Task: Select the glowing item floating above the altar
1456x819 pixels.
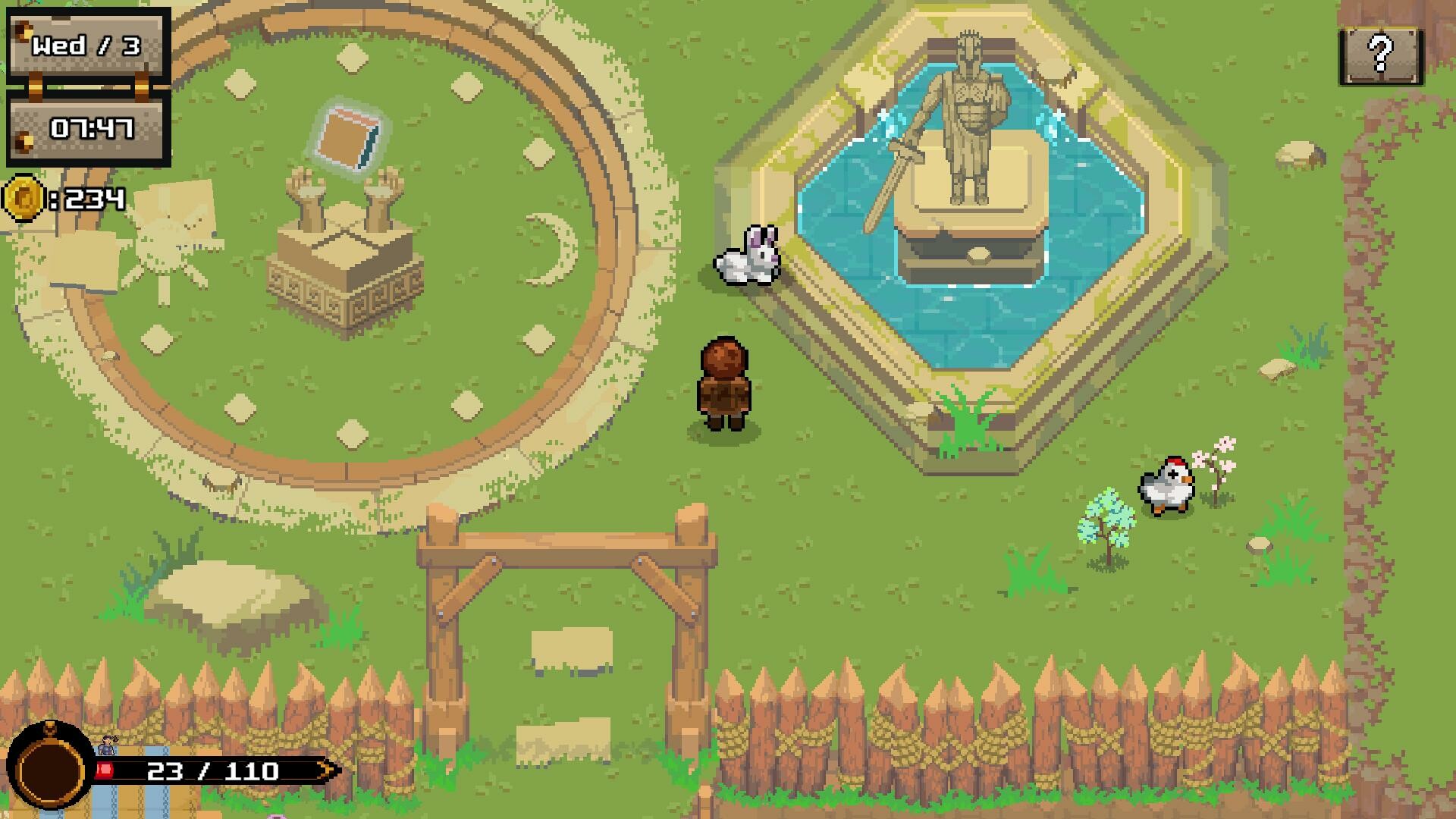Action: tap(348, 138)
